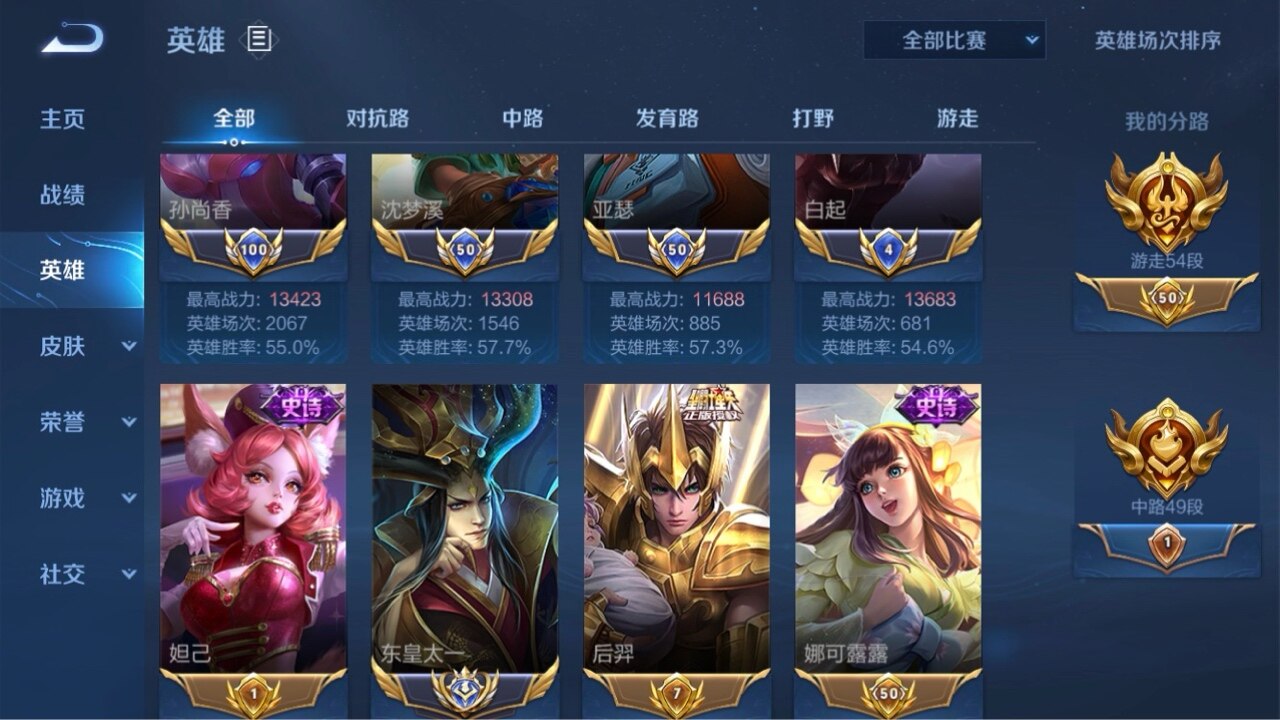Select the 东皇太一 hero card

[465, 530]
